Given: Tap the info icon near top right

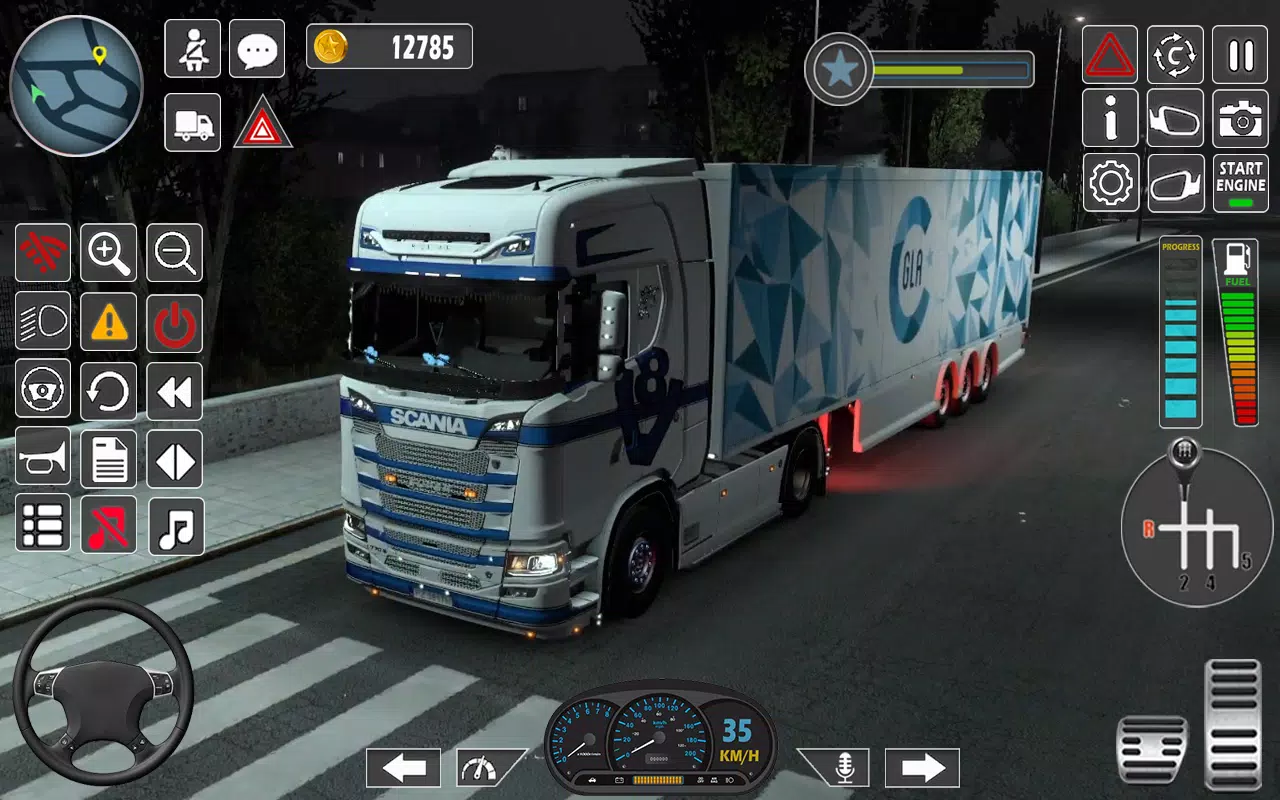Looking at the screenshot, I should (x=1109, y=119).
